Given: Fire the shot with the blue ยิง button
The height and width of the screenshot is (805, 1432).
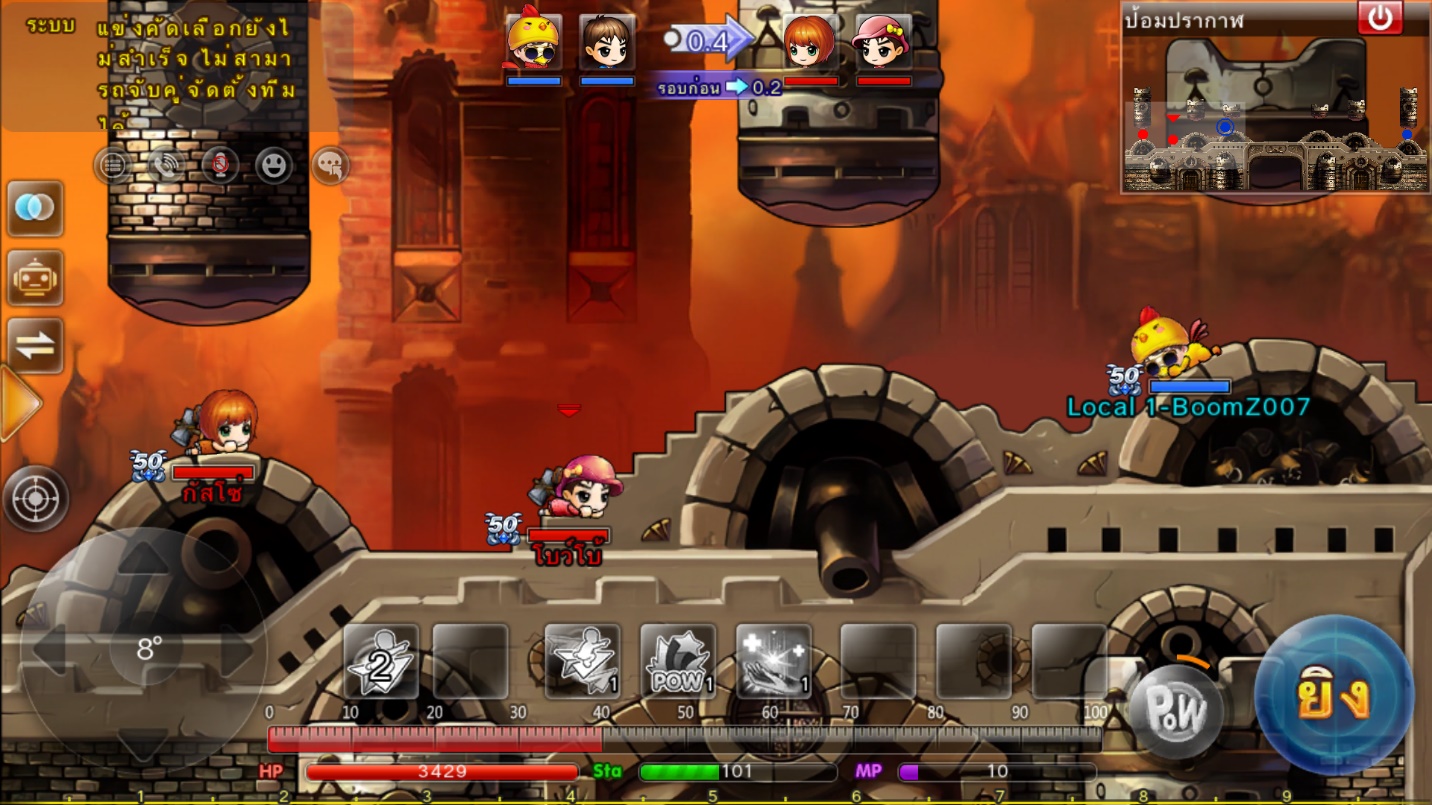Looking at the screenshot, I should click(1333, 696).
